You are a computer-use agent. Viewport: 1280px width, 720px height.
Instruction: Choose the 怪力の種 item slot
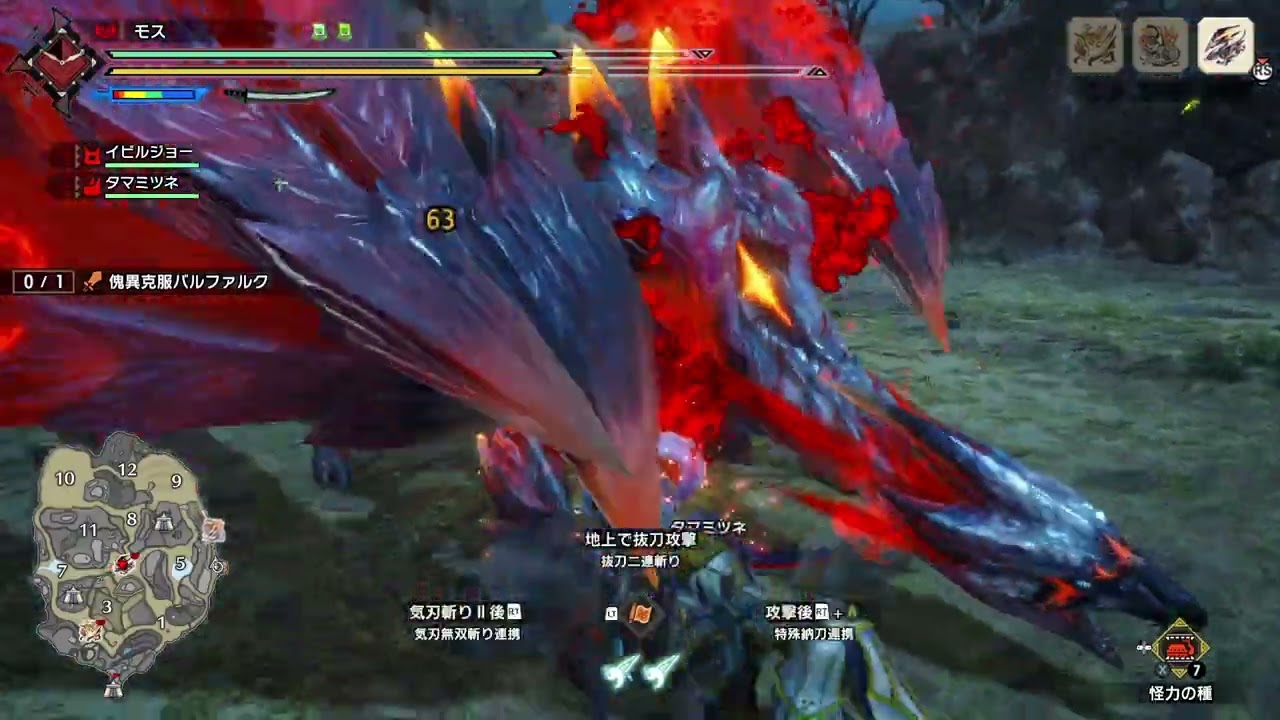coord(1181,648)
